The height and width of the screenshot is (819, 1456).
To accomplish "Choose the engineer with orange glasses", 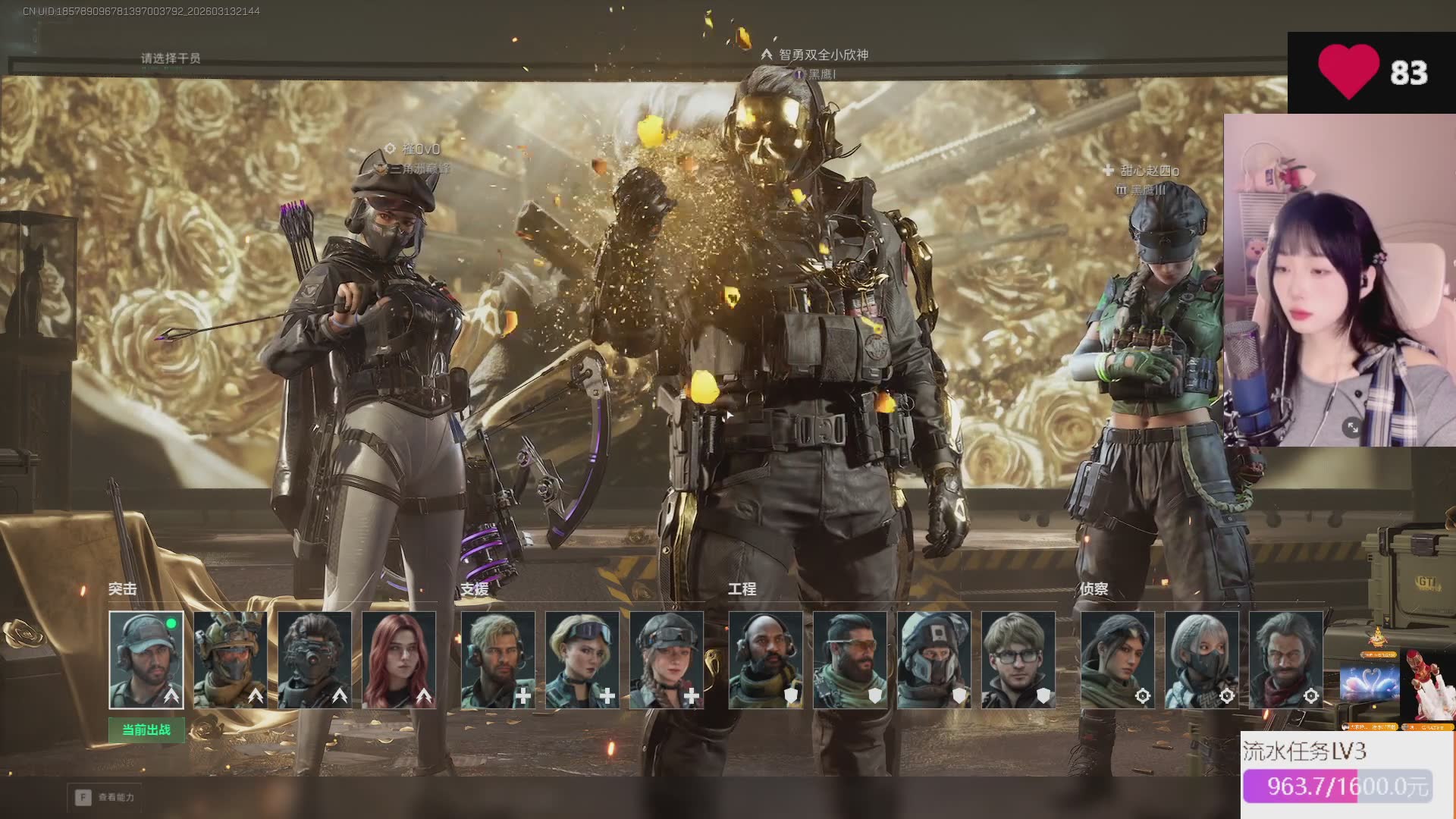I will click(x=849, y=660).
